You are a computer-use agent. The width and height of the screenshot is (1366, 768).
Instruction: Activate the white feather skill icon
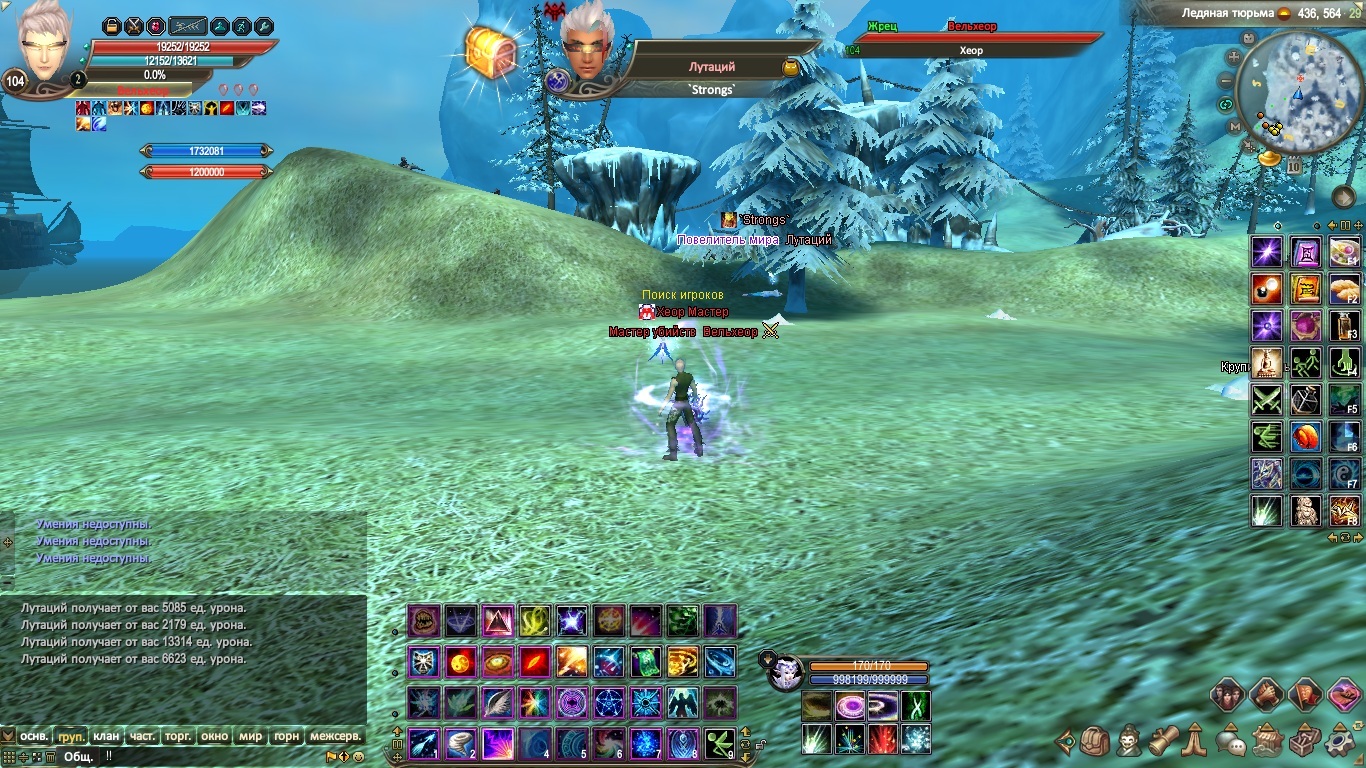(x=497, y=702)
